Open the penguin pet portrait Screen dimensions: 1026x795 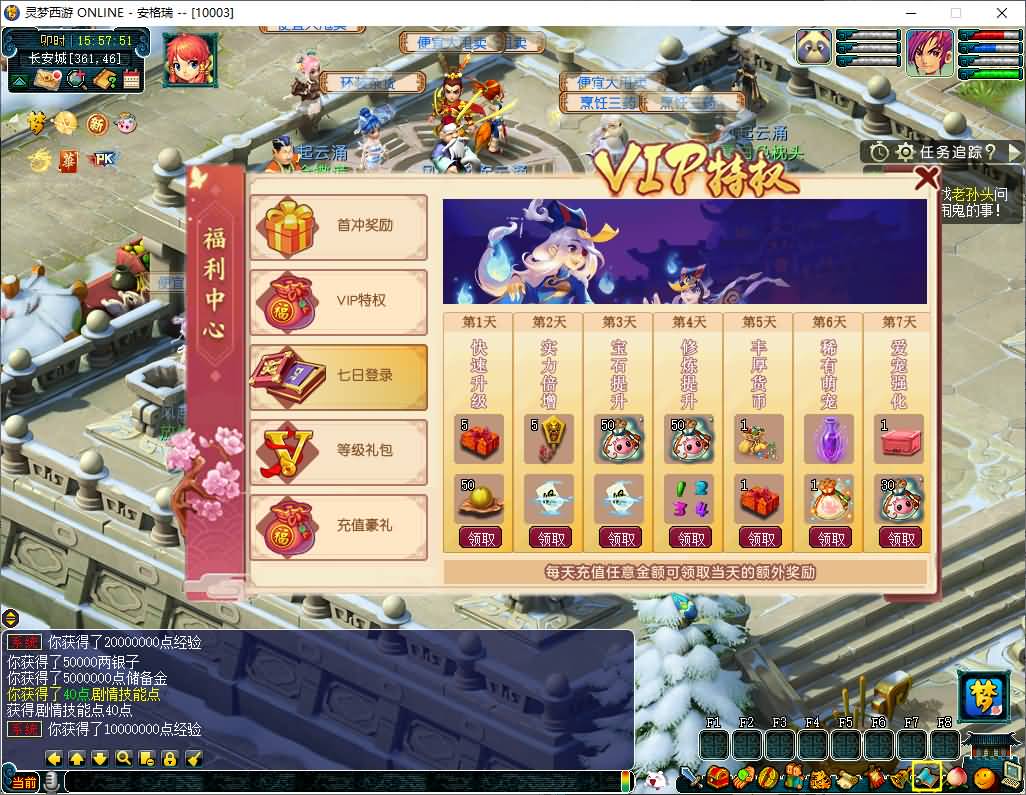[814, 48]
